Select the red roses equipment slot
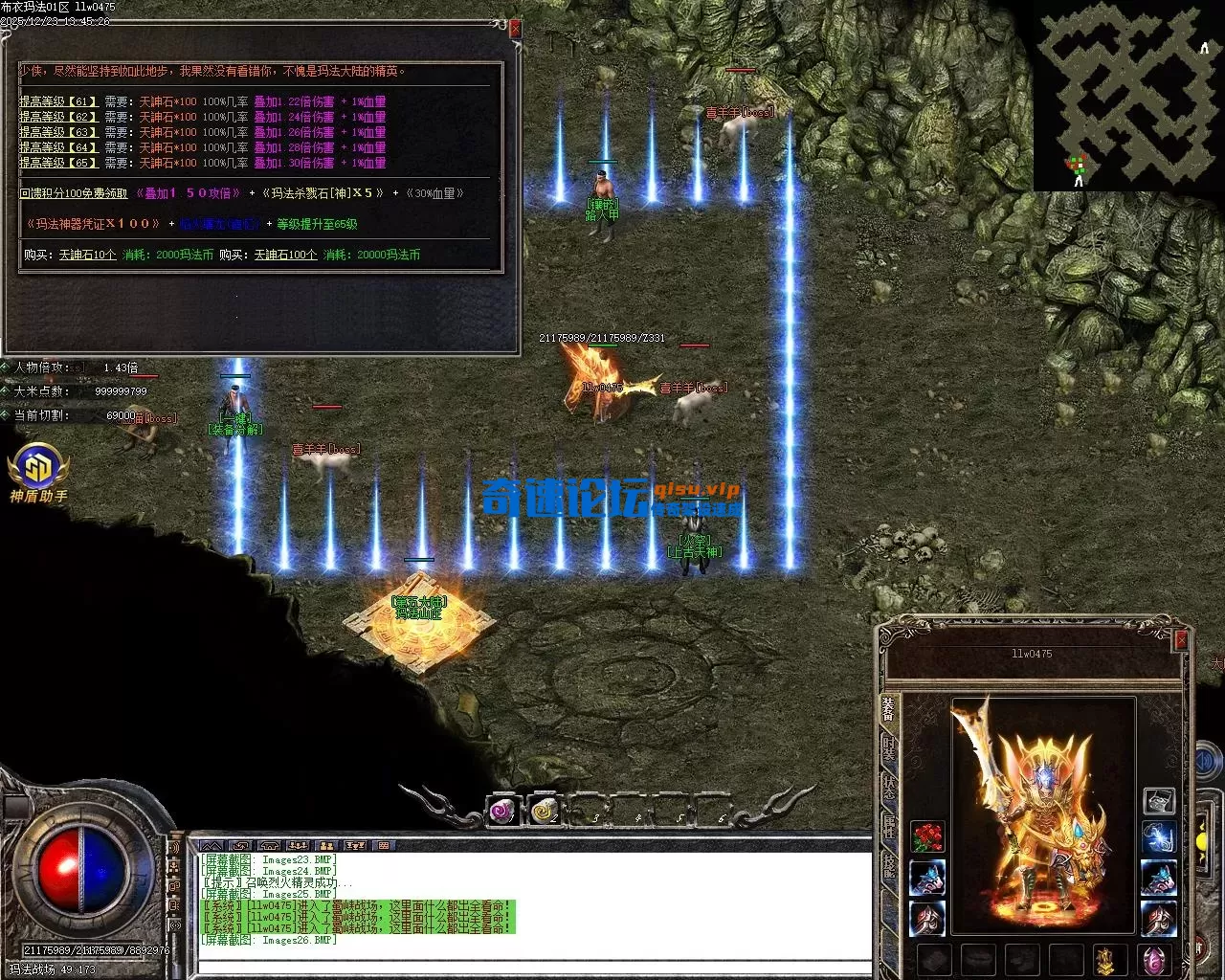This screenshot has height=980, width=1225. point(927,837)
